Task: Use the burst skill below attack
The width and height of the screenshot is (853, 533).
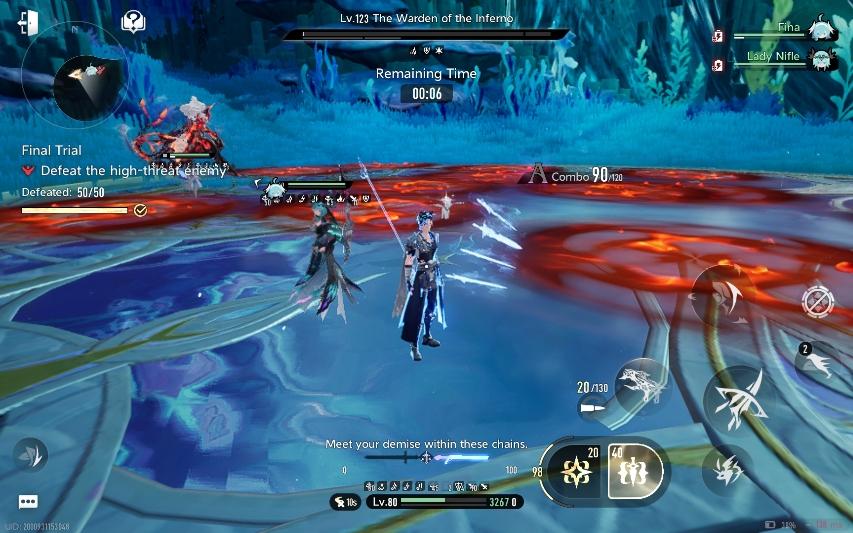Action: [x=727, y=468]
